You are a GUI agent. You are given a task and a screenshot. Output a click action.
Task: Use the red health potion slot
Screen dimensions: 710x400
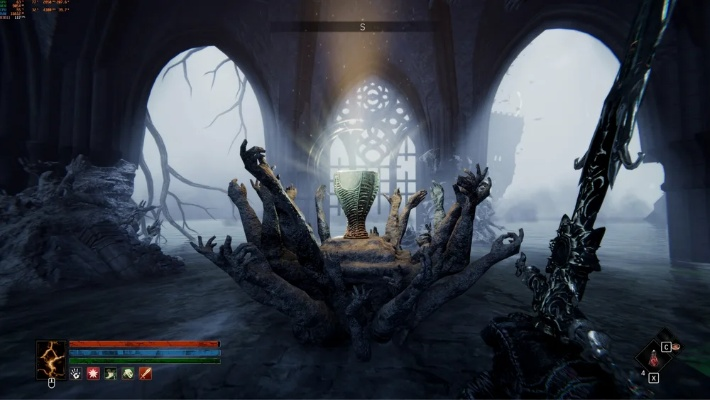point(655,357)
